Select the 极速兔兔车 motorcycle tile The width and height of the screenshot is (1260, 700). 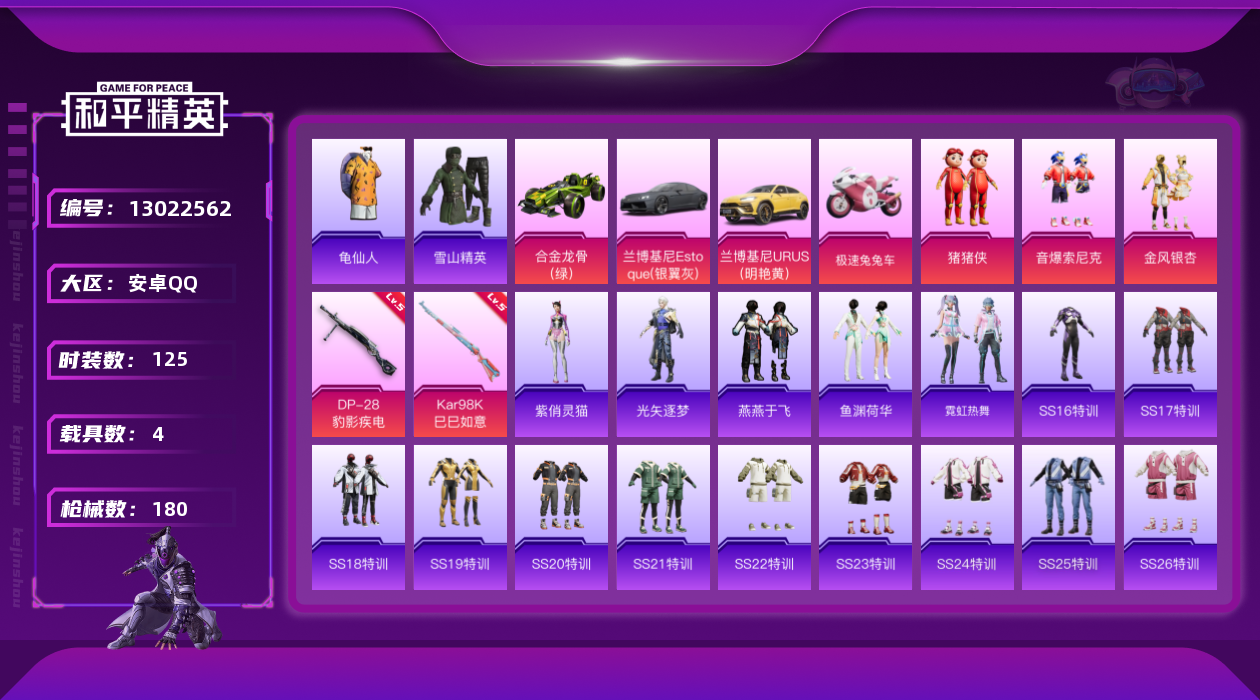point(865,210)
